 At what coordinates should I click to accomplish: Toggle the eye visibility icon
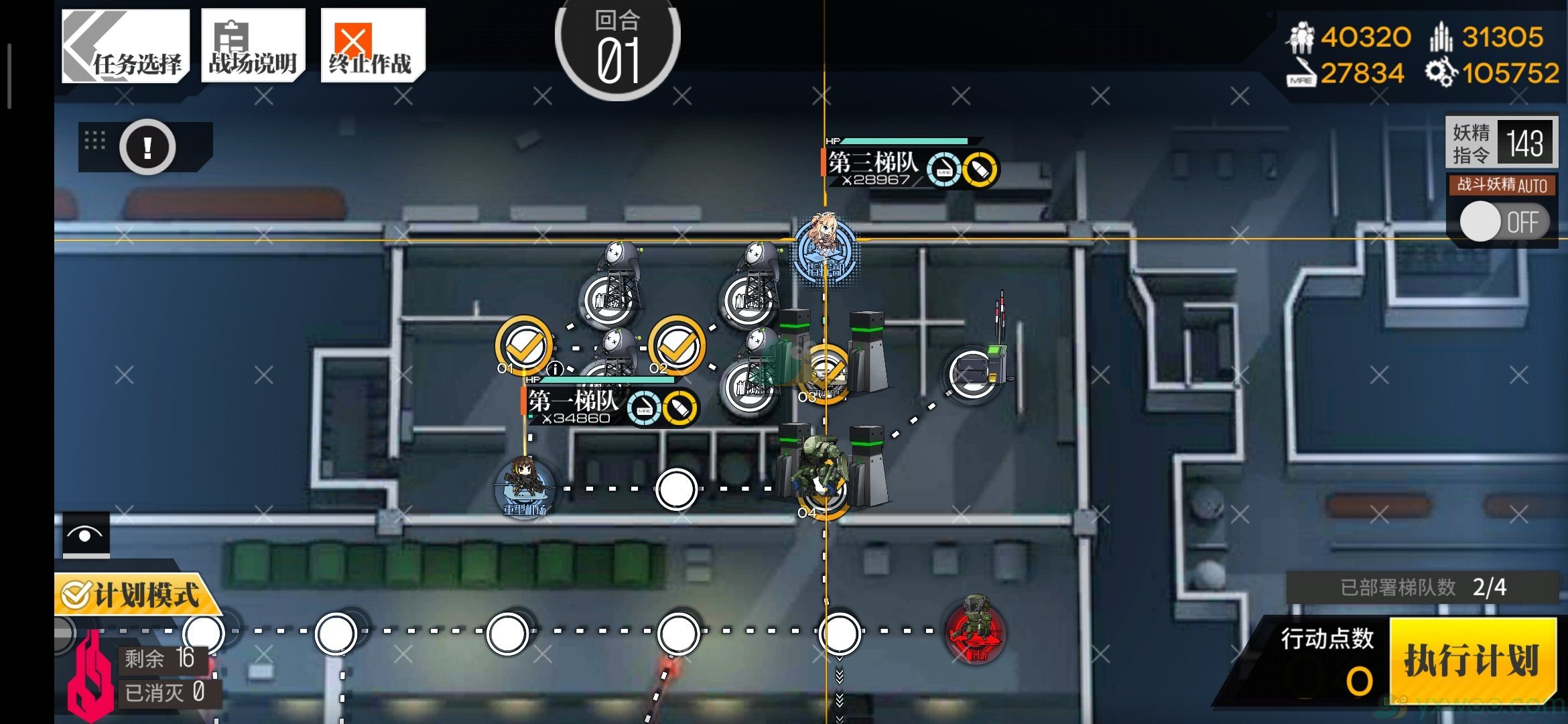(x=86, y=535)
